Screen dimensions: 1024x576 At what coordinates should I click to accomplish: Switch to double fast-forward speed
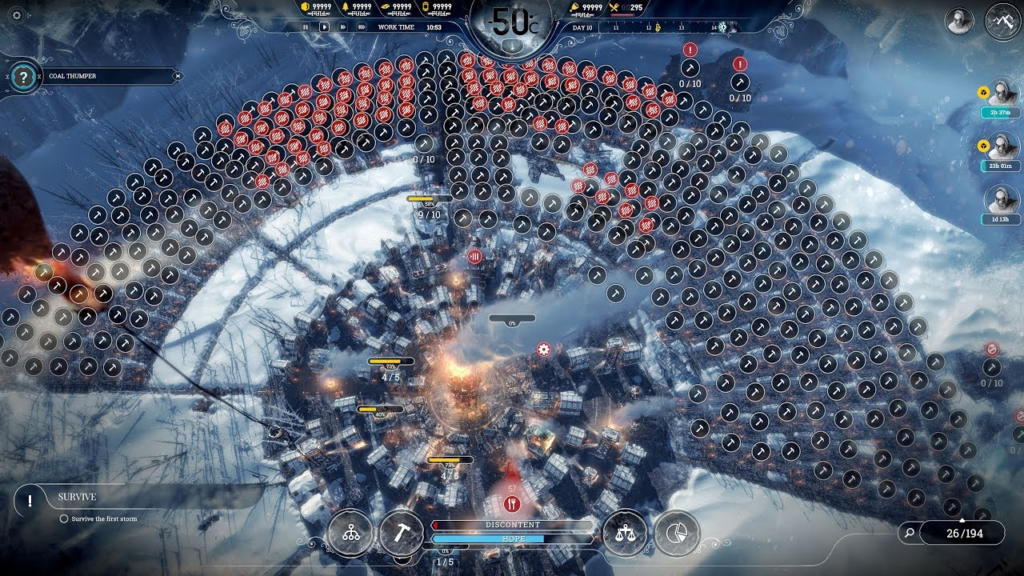tap(343, 27)
